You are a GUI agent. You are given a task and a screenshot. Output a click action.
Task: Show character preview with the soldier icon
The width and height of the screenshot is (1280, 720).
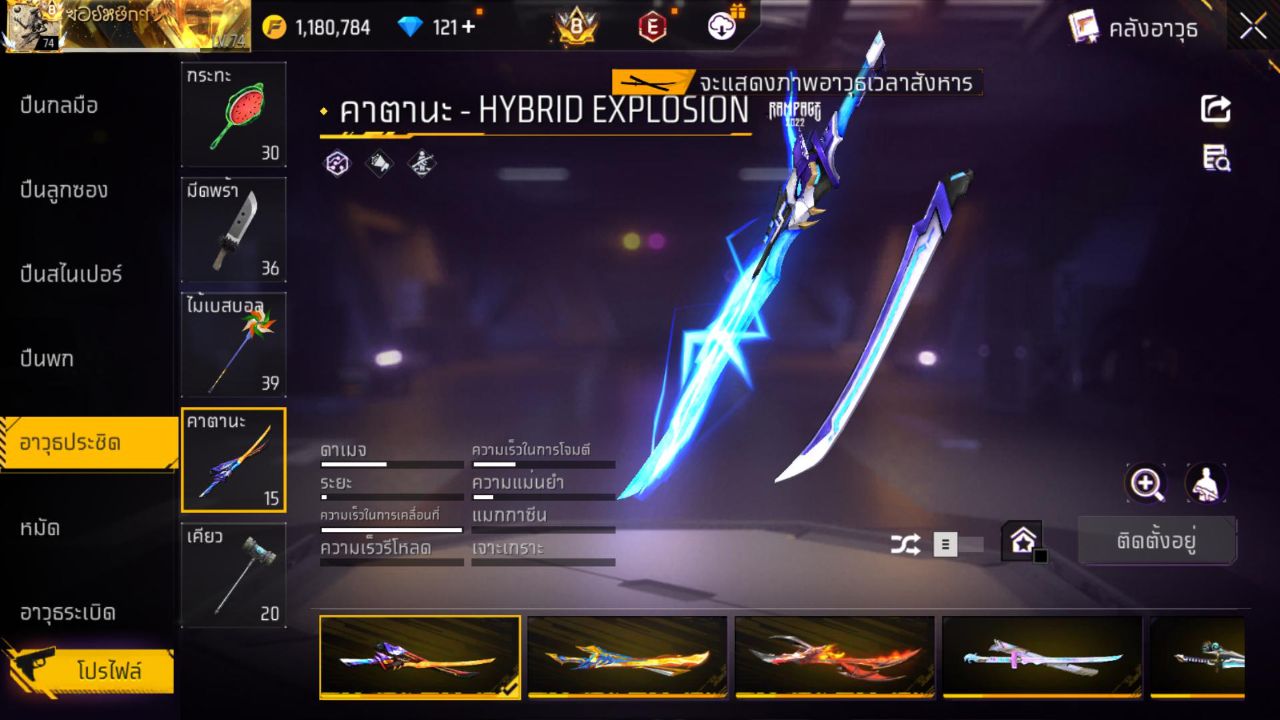click(1206, 485)
